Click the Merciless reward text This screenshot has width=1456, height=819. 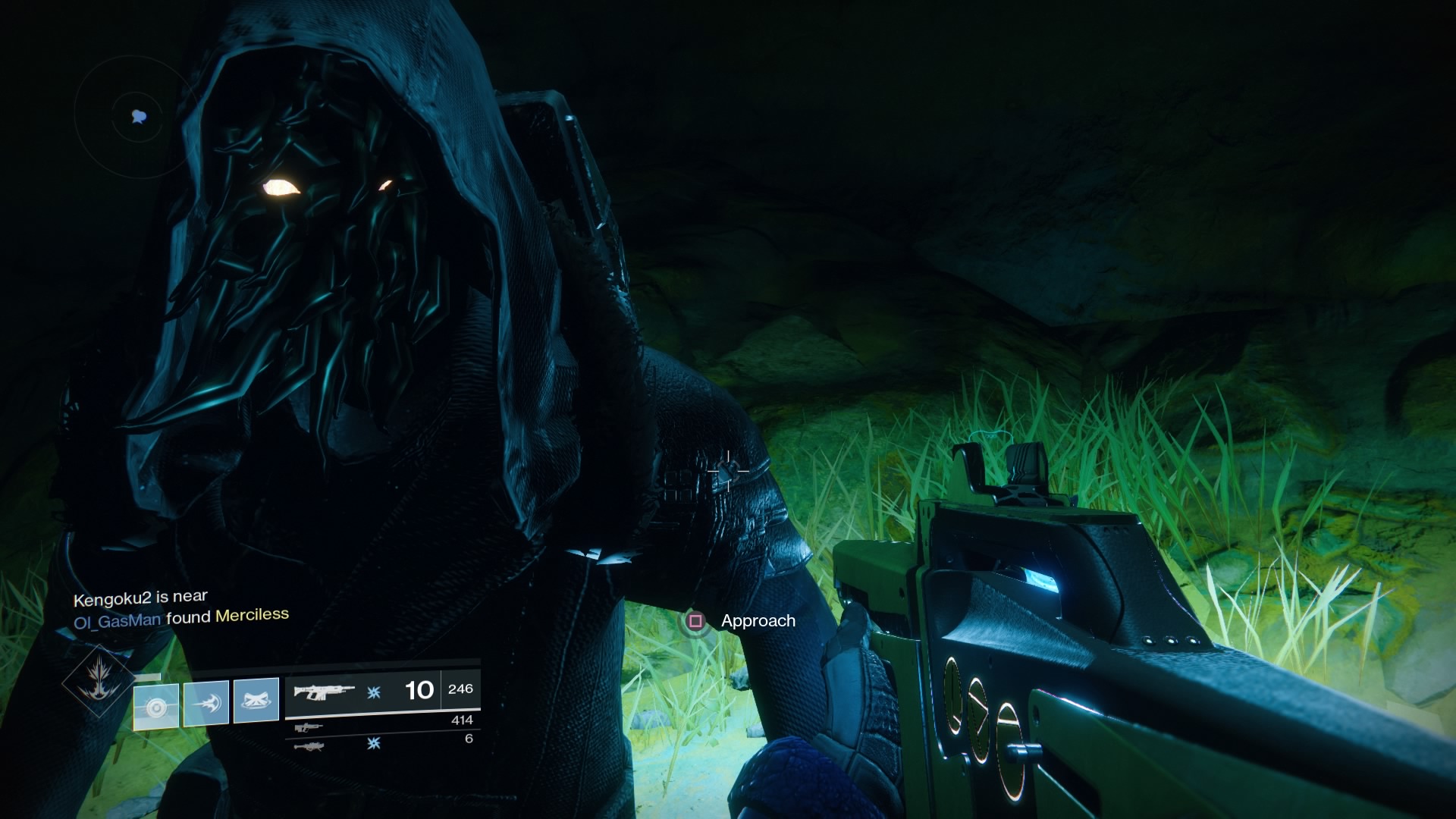pos(250,617)
